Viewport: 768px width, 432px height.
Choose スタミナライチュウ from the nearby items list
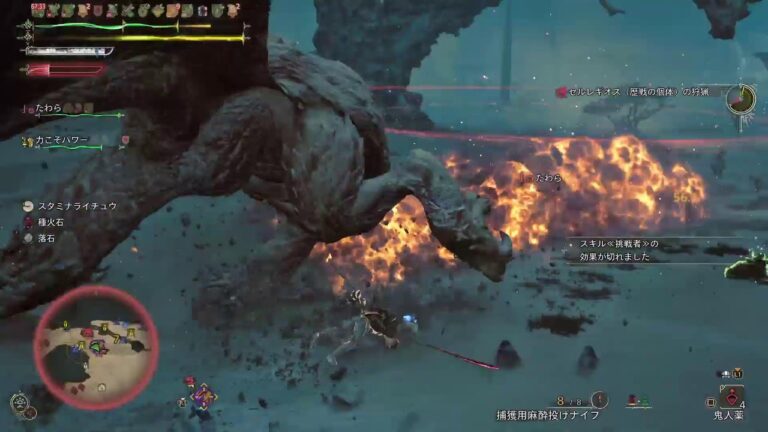(75, 205)
